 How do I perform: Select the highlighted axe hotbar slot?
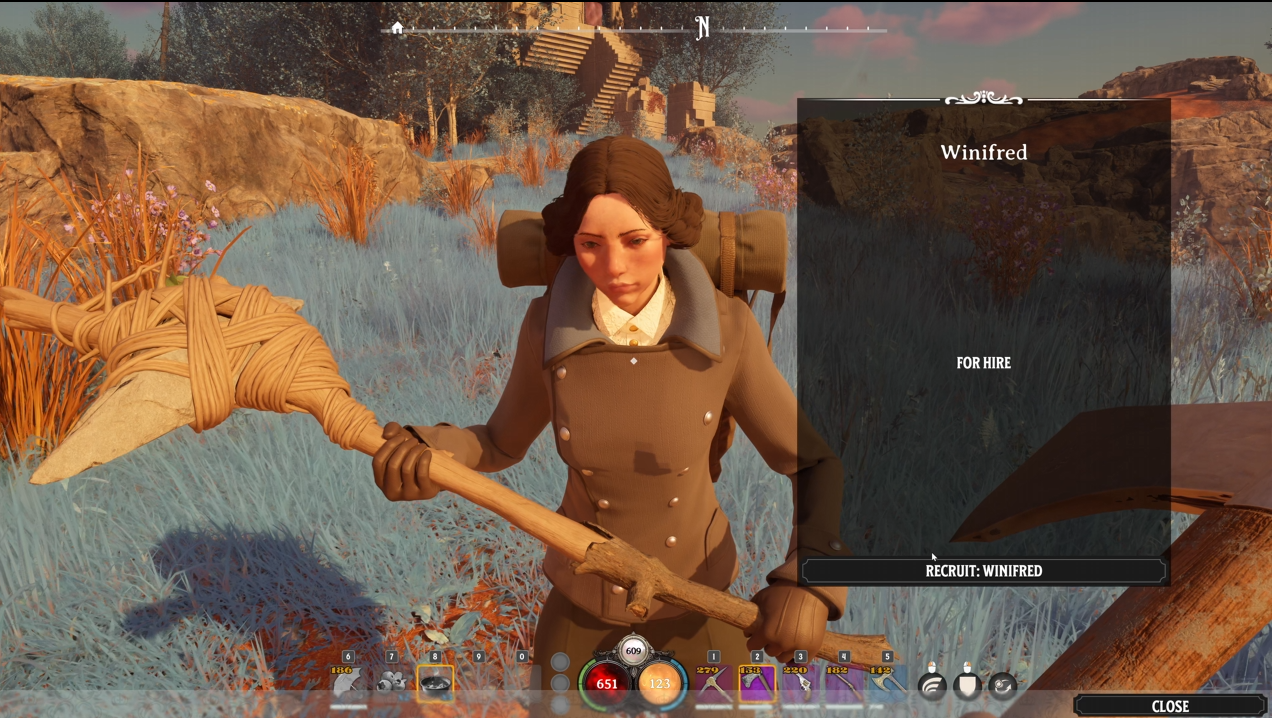pos(756,683)
